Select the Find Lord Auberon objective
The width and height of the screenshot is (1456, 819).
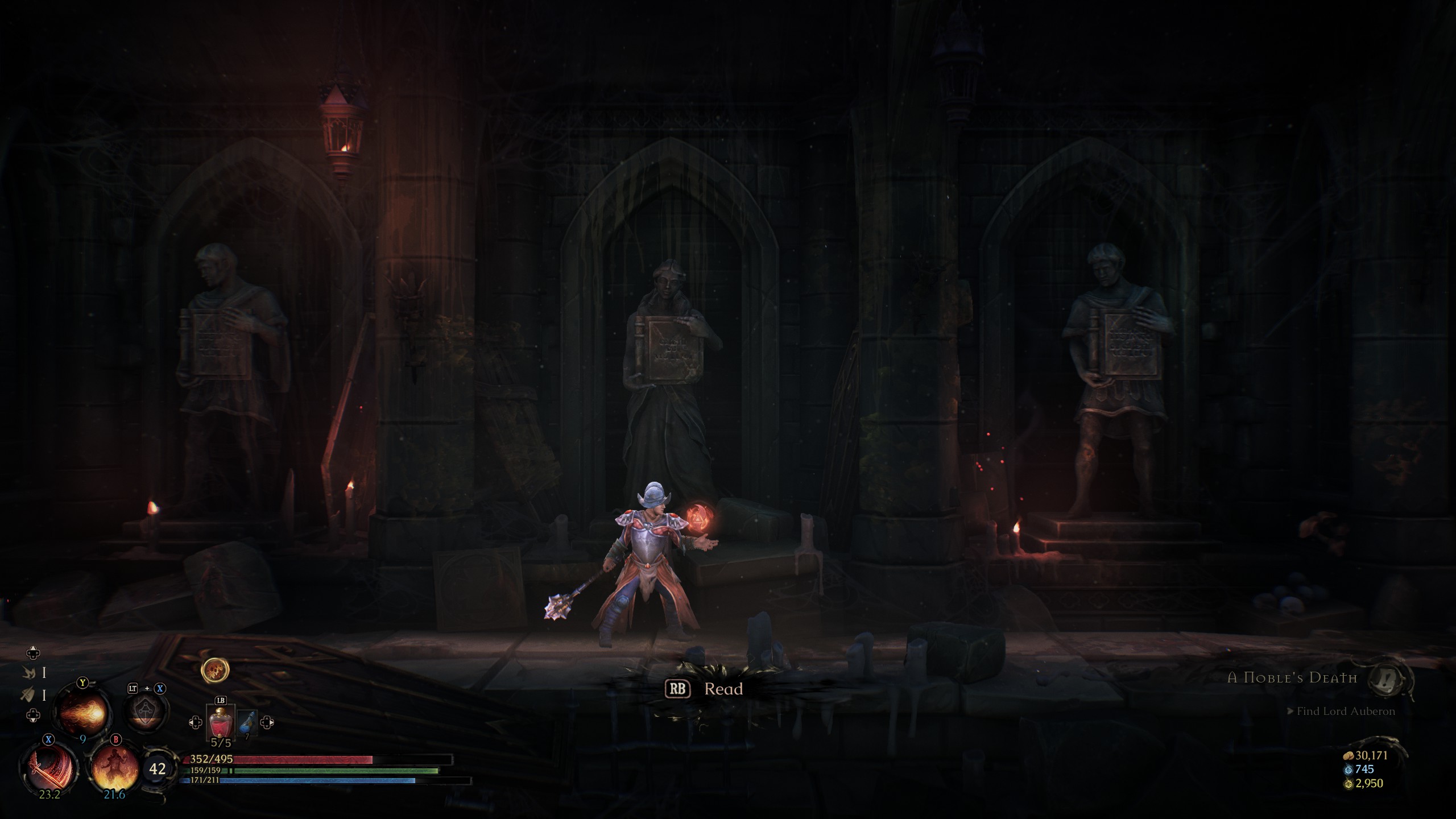[x=1345, y=712]
